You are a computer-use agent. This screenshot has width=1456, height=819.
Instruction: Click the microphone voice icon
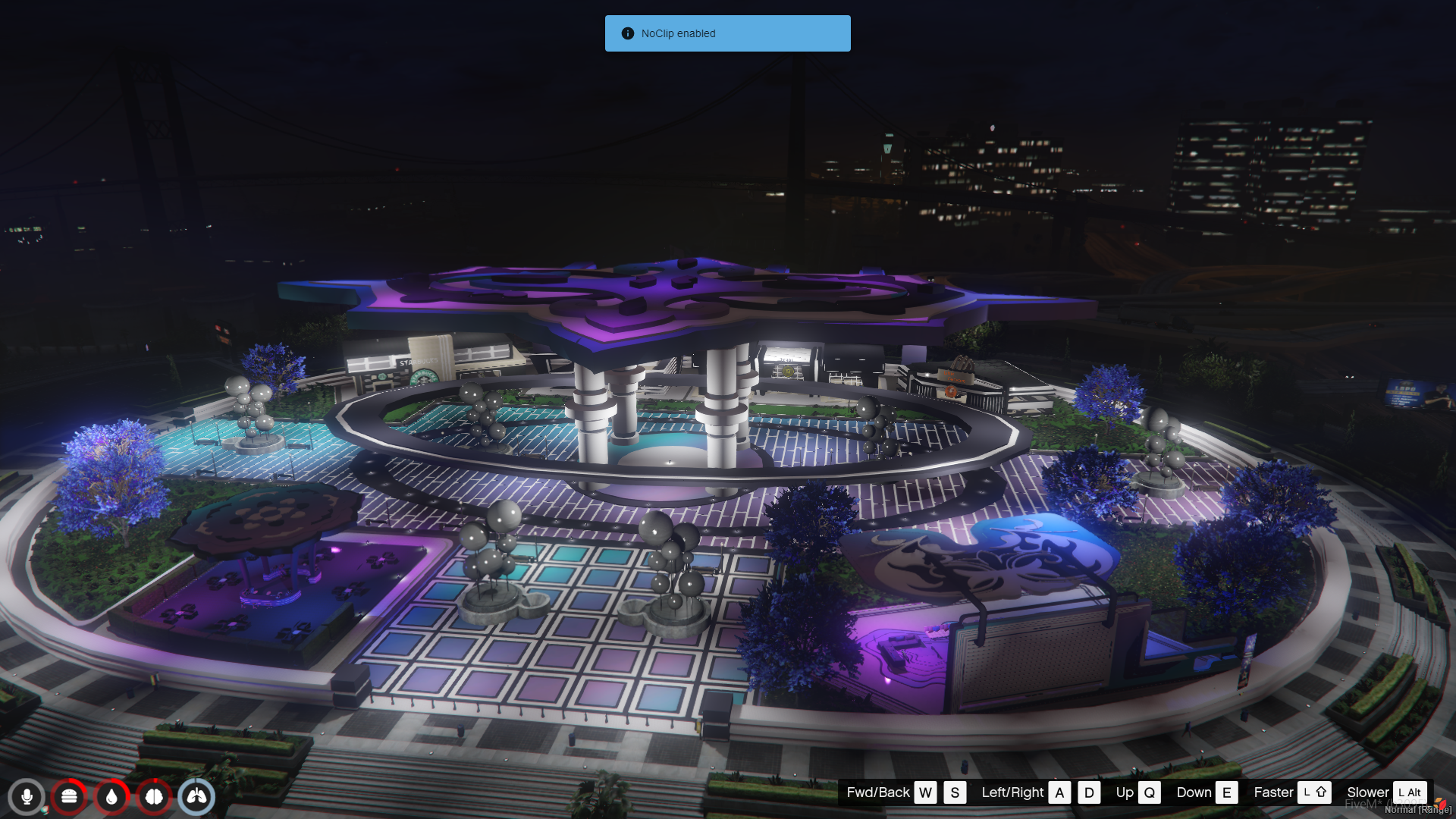(27, 797)
